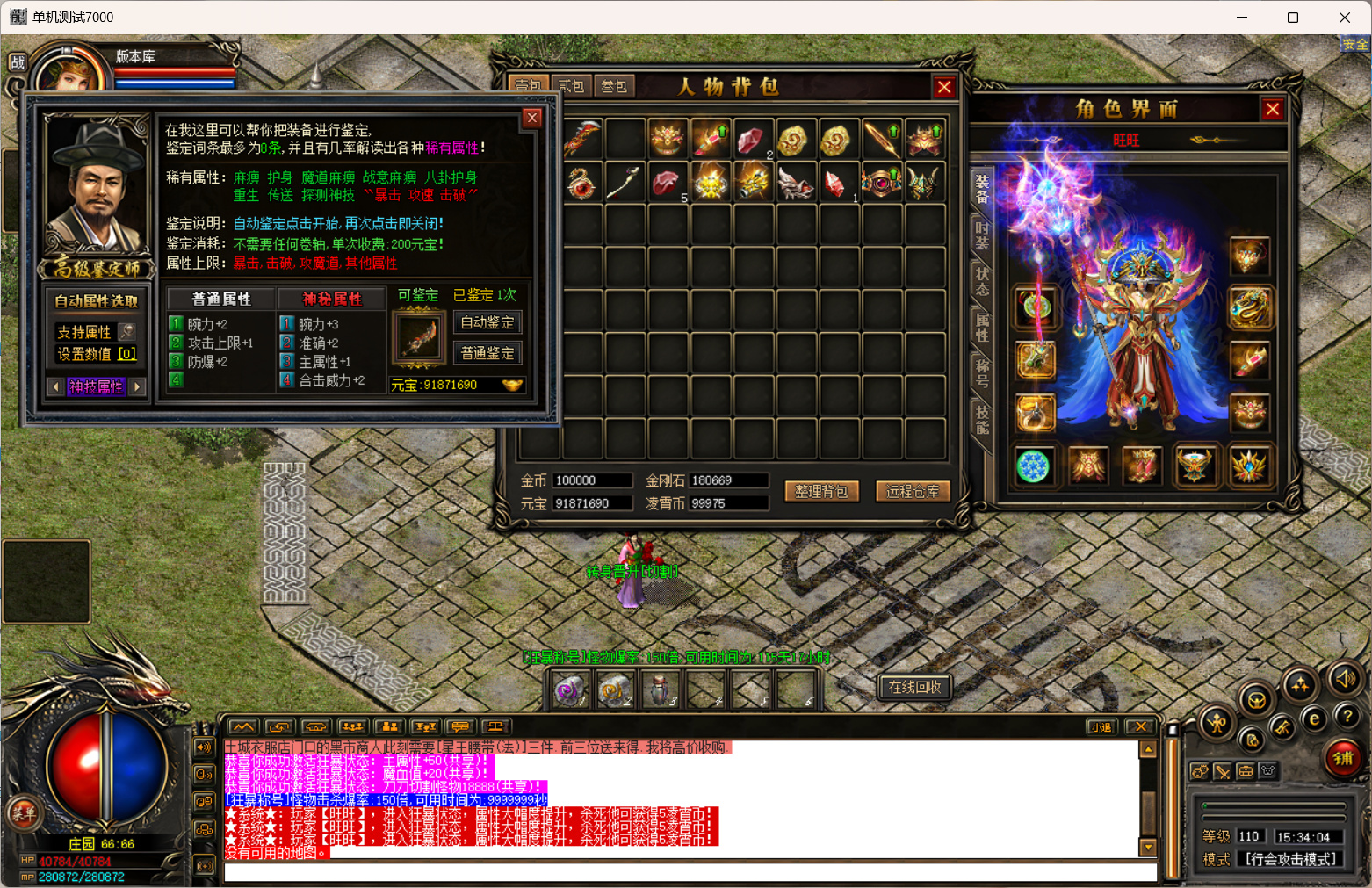
Task: Close the character backpack panel
Action: click(944, 87)
